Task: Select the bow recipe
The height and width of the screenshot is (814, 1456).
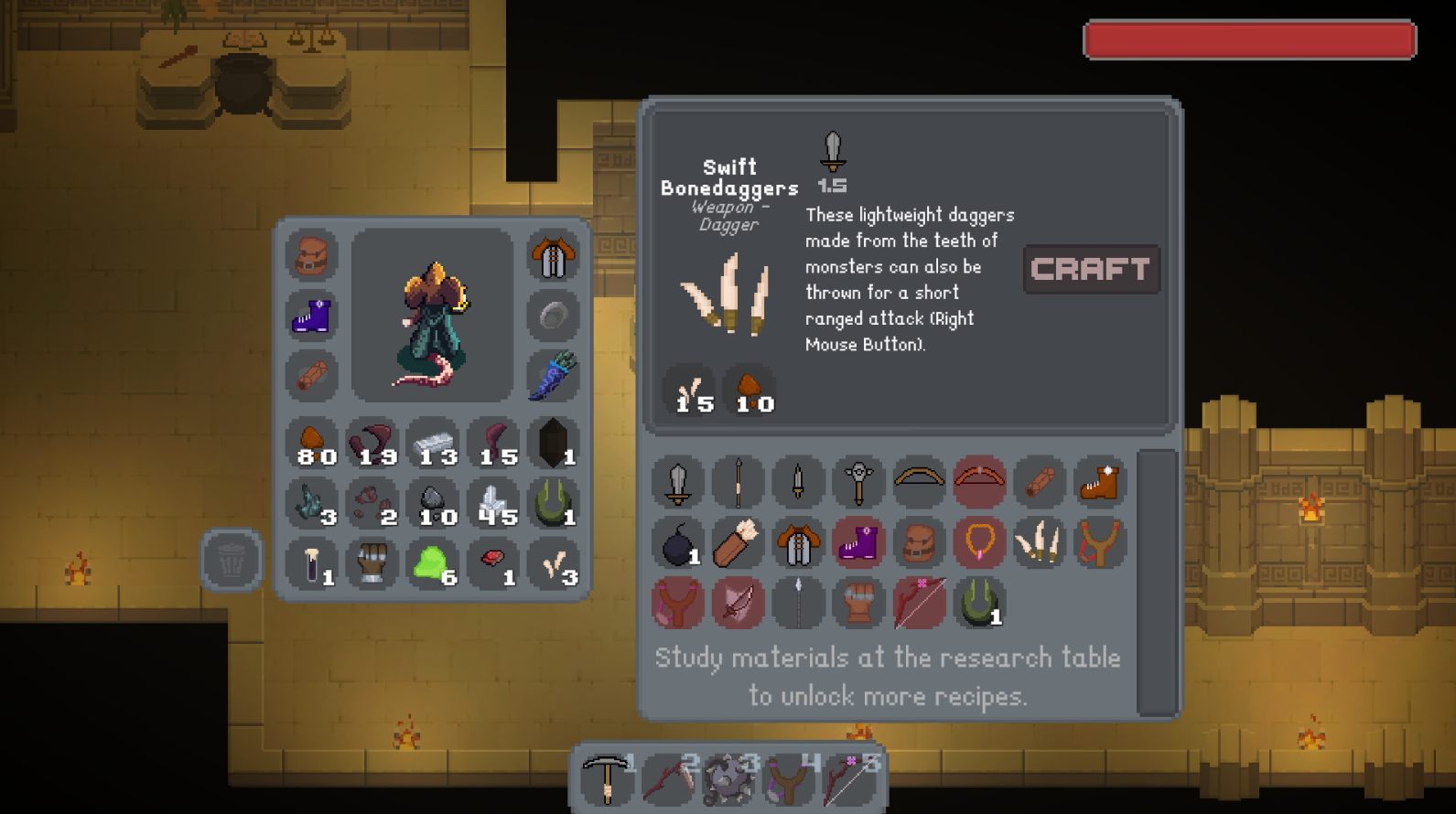Action: (x=919, y=482)
